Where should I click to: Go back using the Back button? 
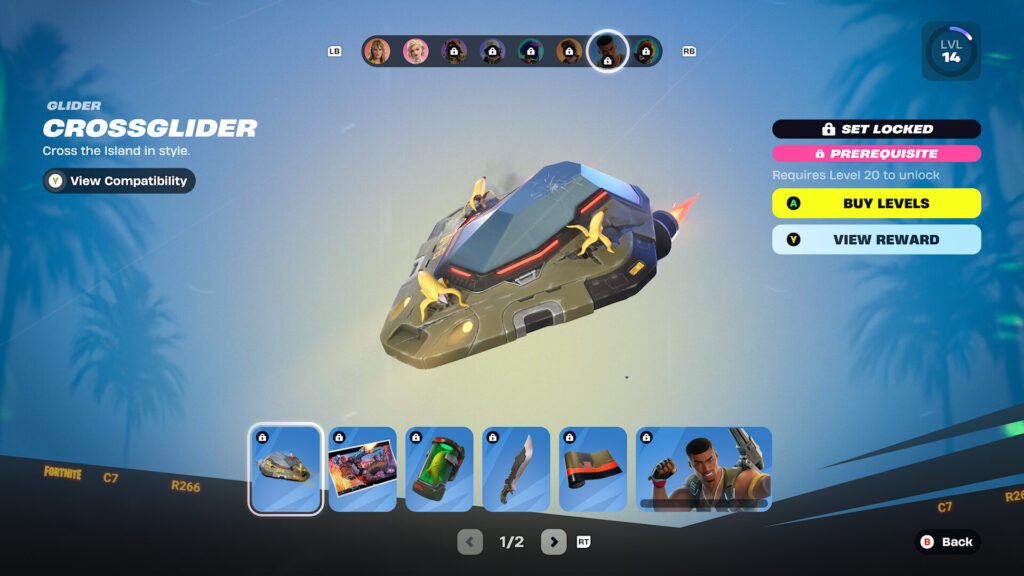[947, 542]
